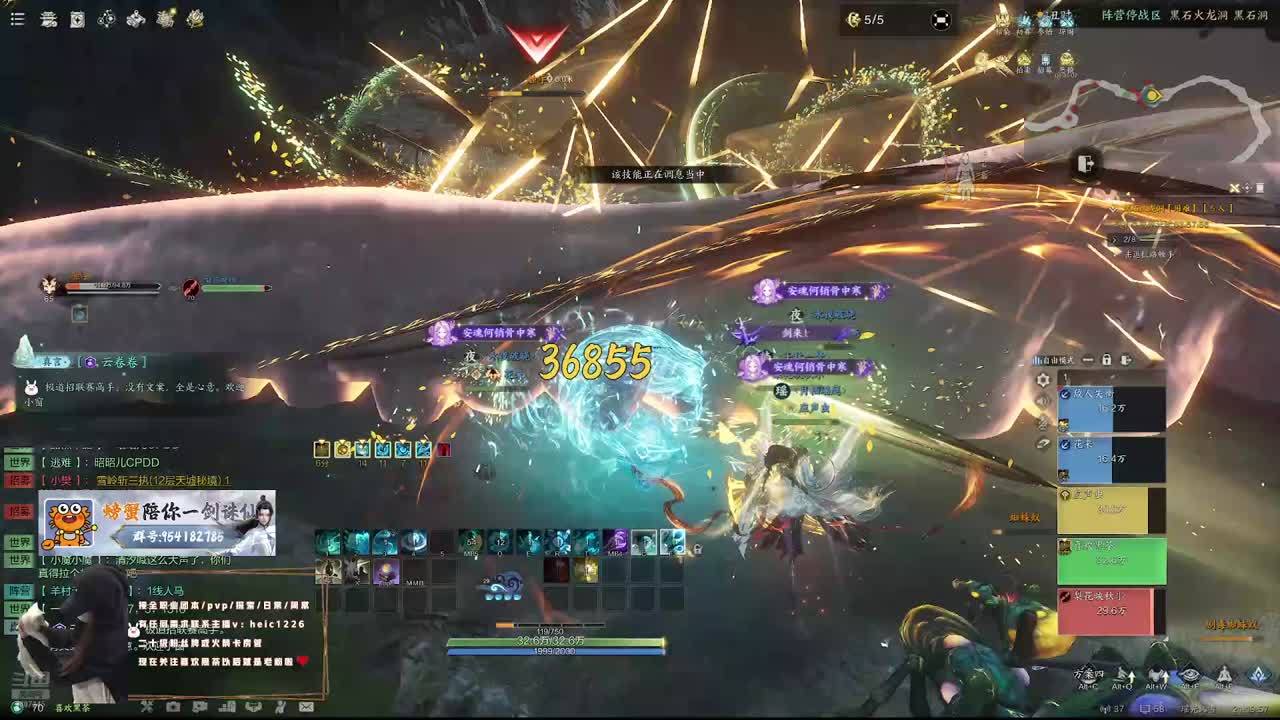Select the yellow party member frame
Viewport: 1280px width, 720px height.
1111,509
